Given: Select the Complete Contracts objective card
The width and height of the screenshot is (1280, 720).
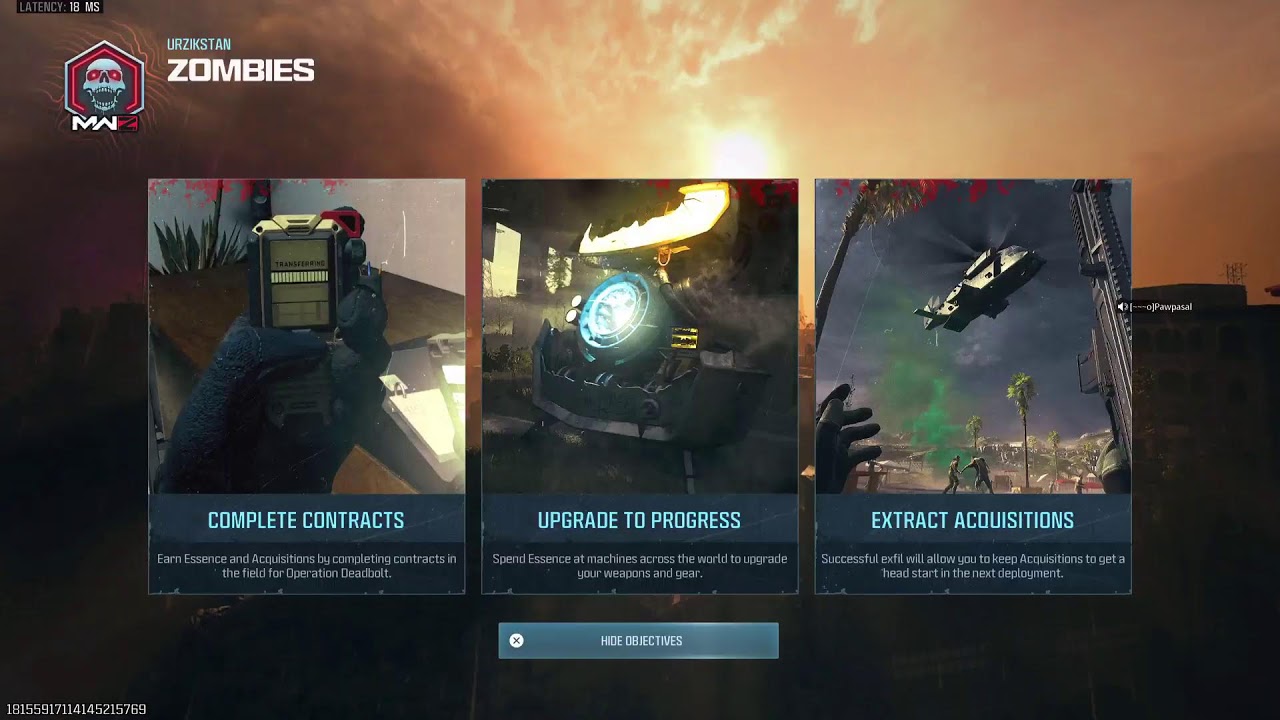Looking at the screenshot, I should coord(306,386).
